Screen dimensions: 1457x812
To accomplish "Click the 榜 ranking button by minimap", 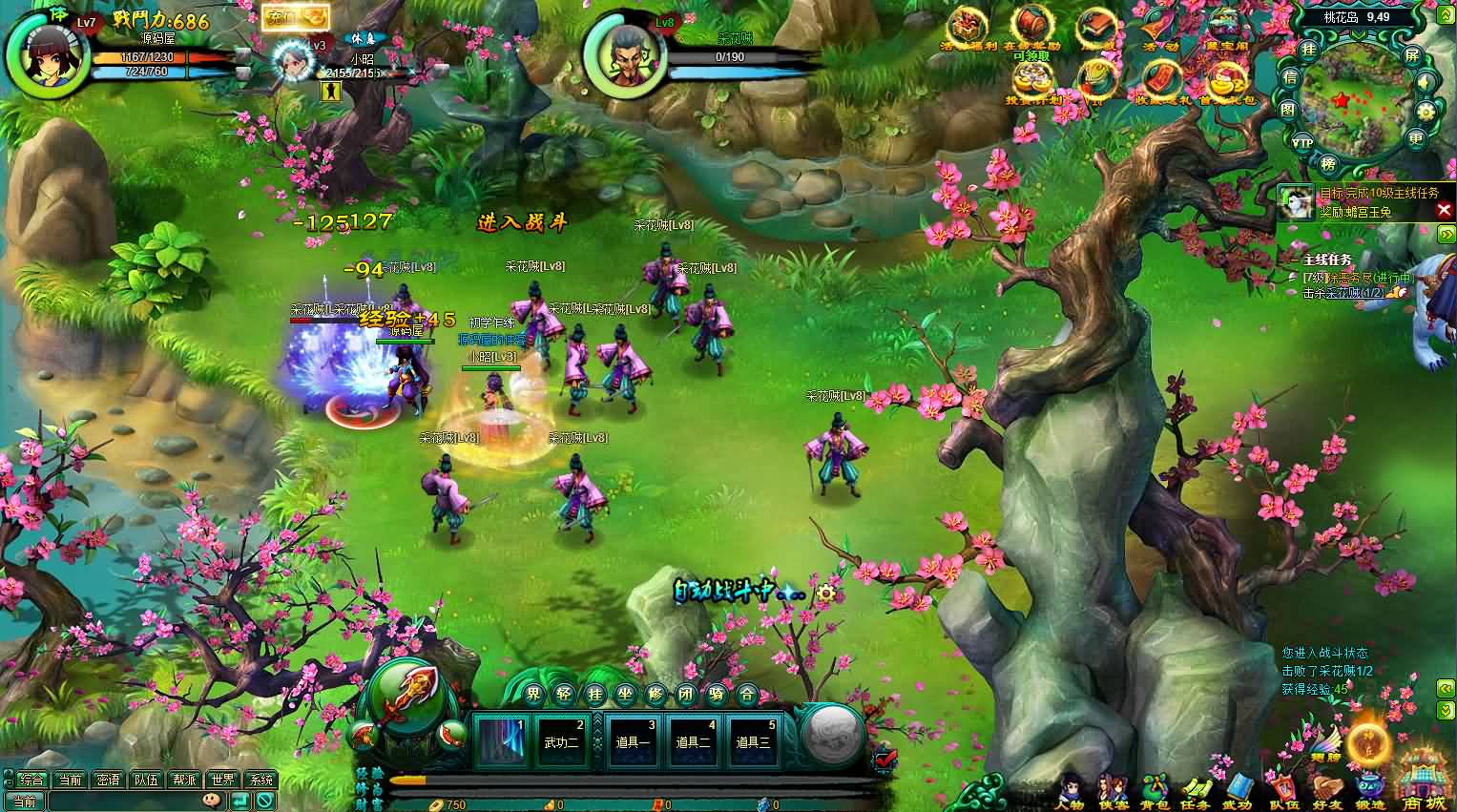I will coord(1328,163).
